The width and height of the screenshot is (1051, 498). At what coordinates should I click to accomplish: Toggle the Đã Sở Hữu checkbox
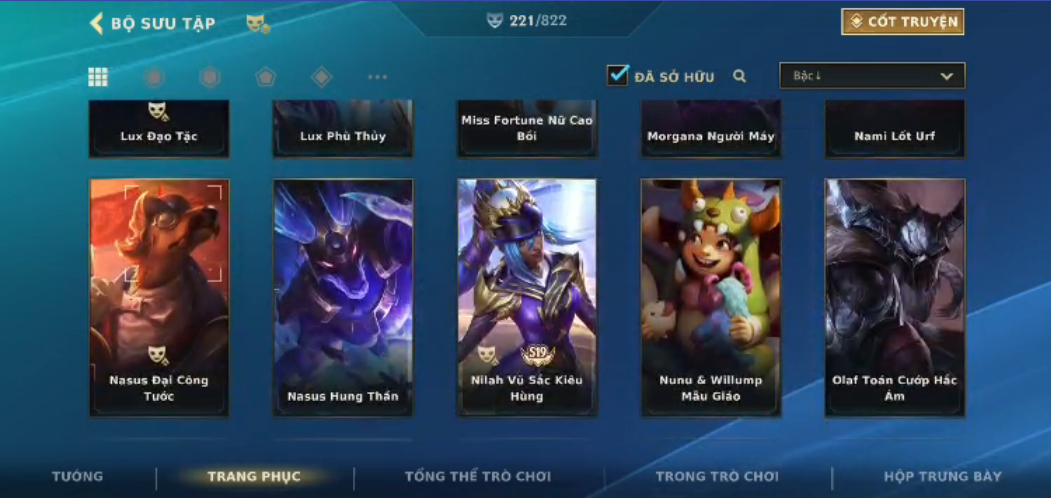click(x=618, y=75)
